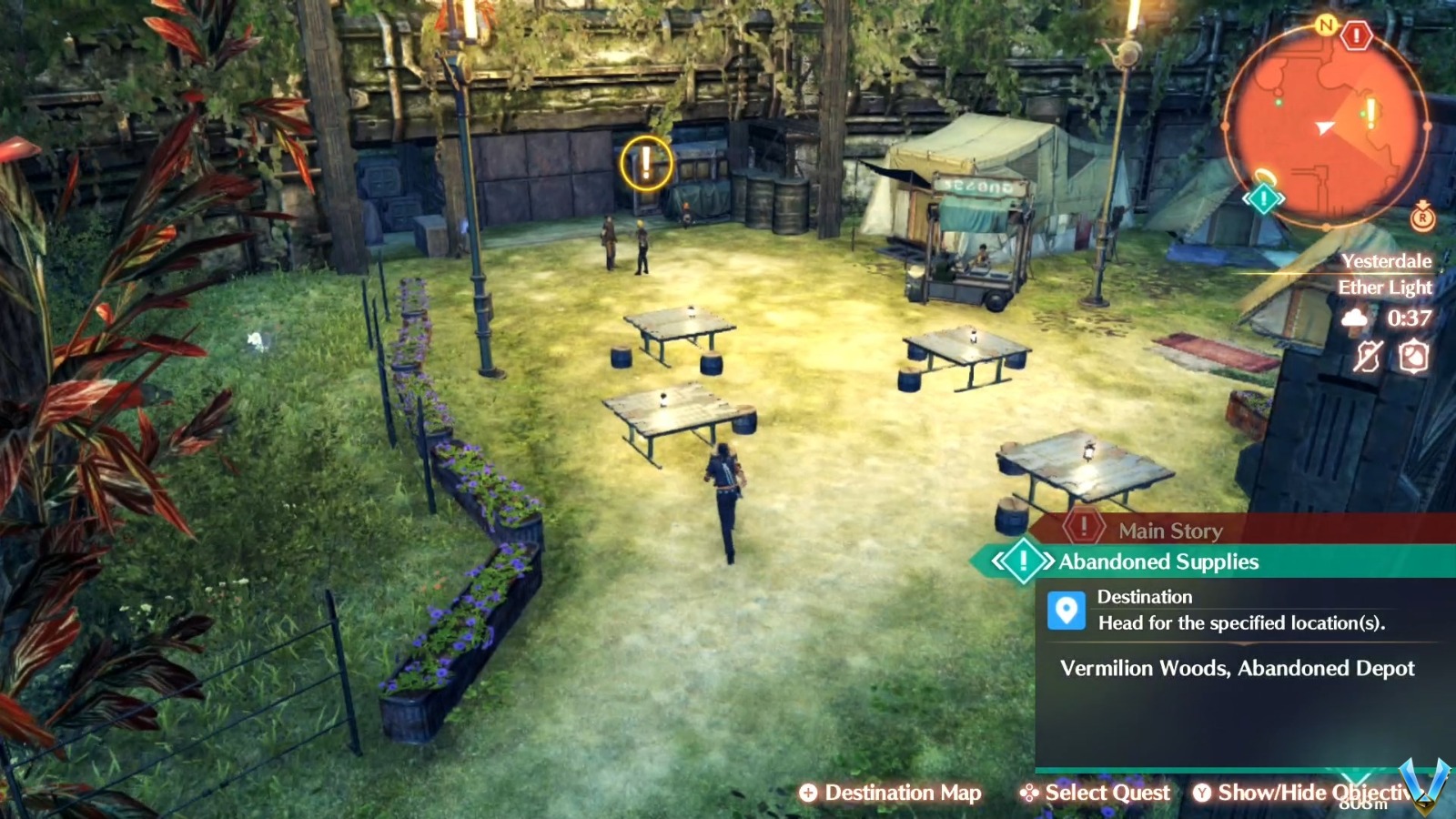The image size is (1456, 819).
Task: Click the plus icon beside Destination Map
Action: click(808, 793)
